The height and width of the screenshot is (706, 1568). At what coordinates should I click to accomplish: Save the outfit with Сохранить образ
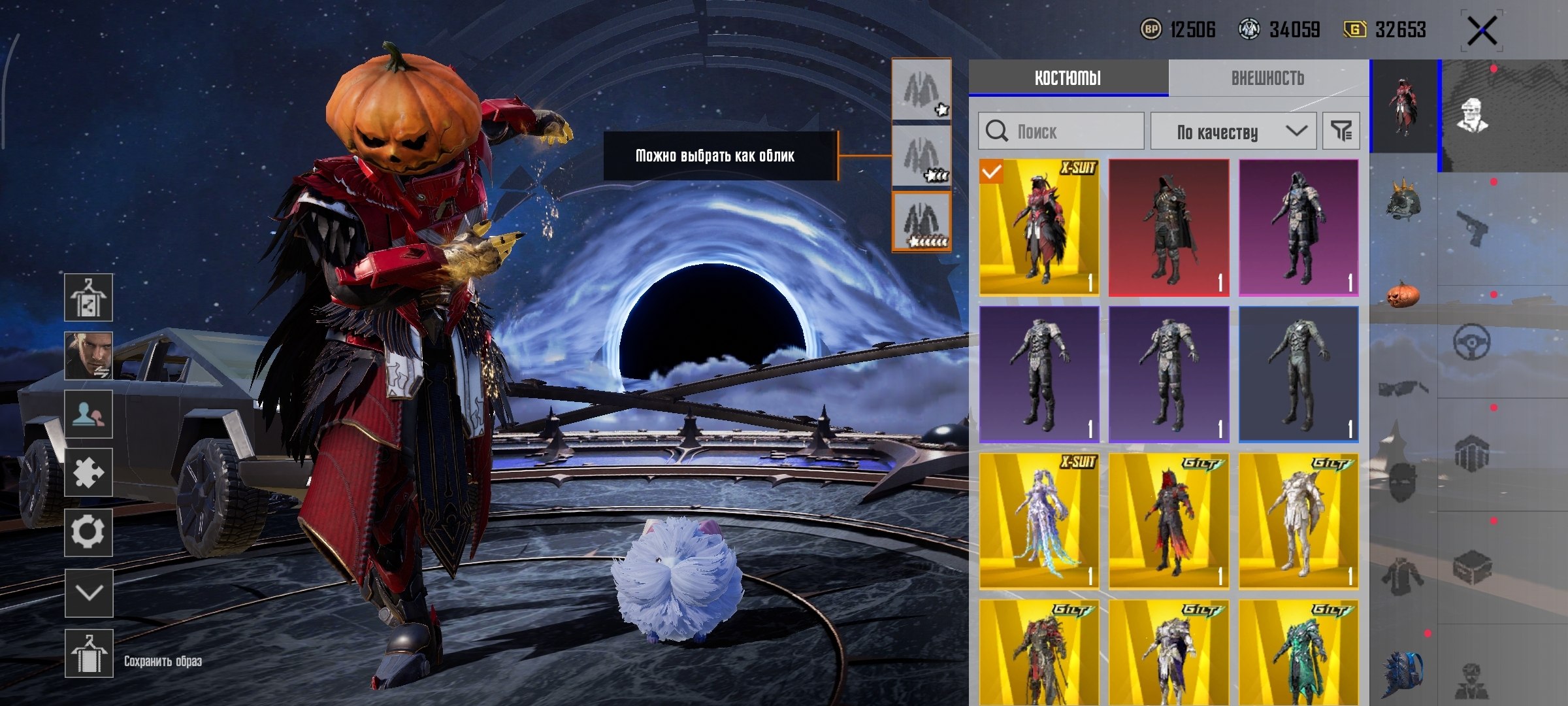click(89, 654)
